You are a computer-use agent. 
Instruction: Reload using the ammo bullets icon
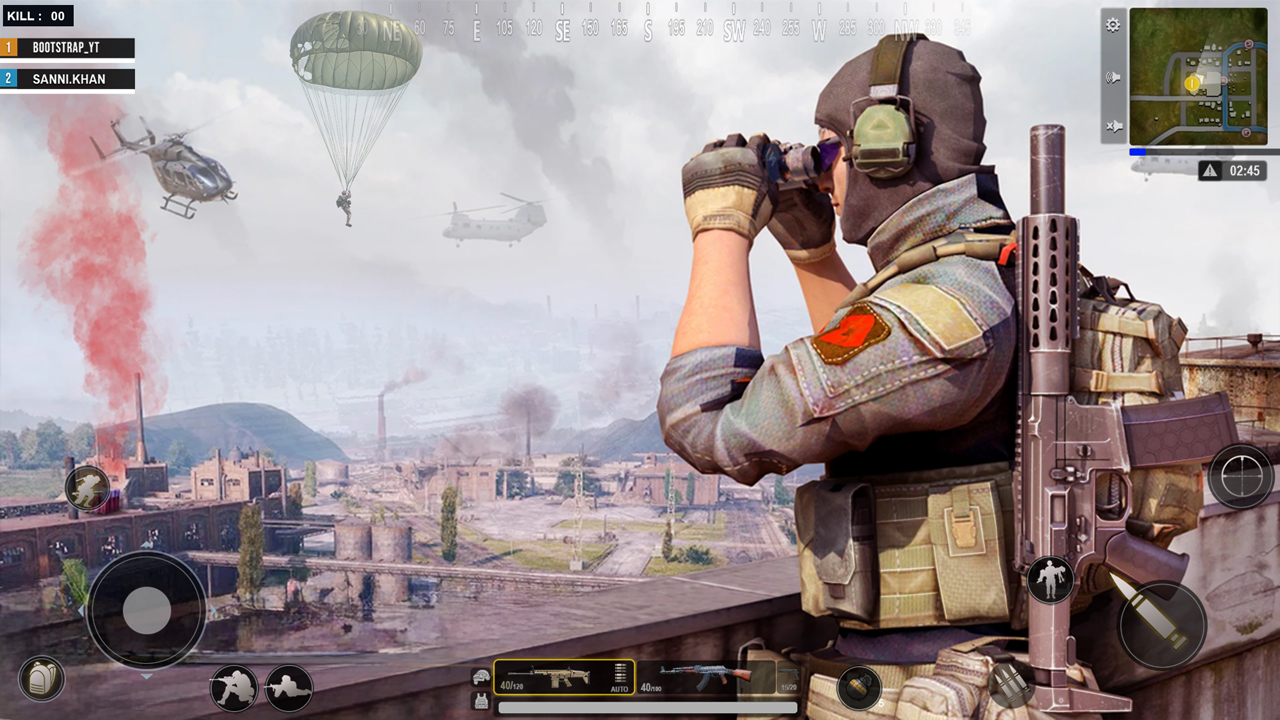(1011, 684)
